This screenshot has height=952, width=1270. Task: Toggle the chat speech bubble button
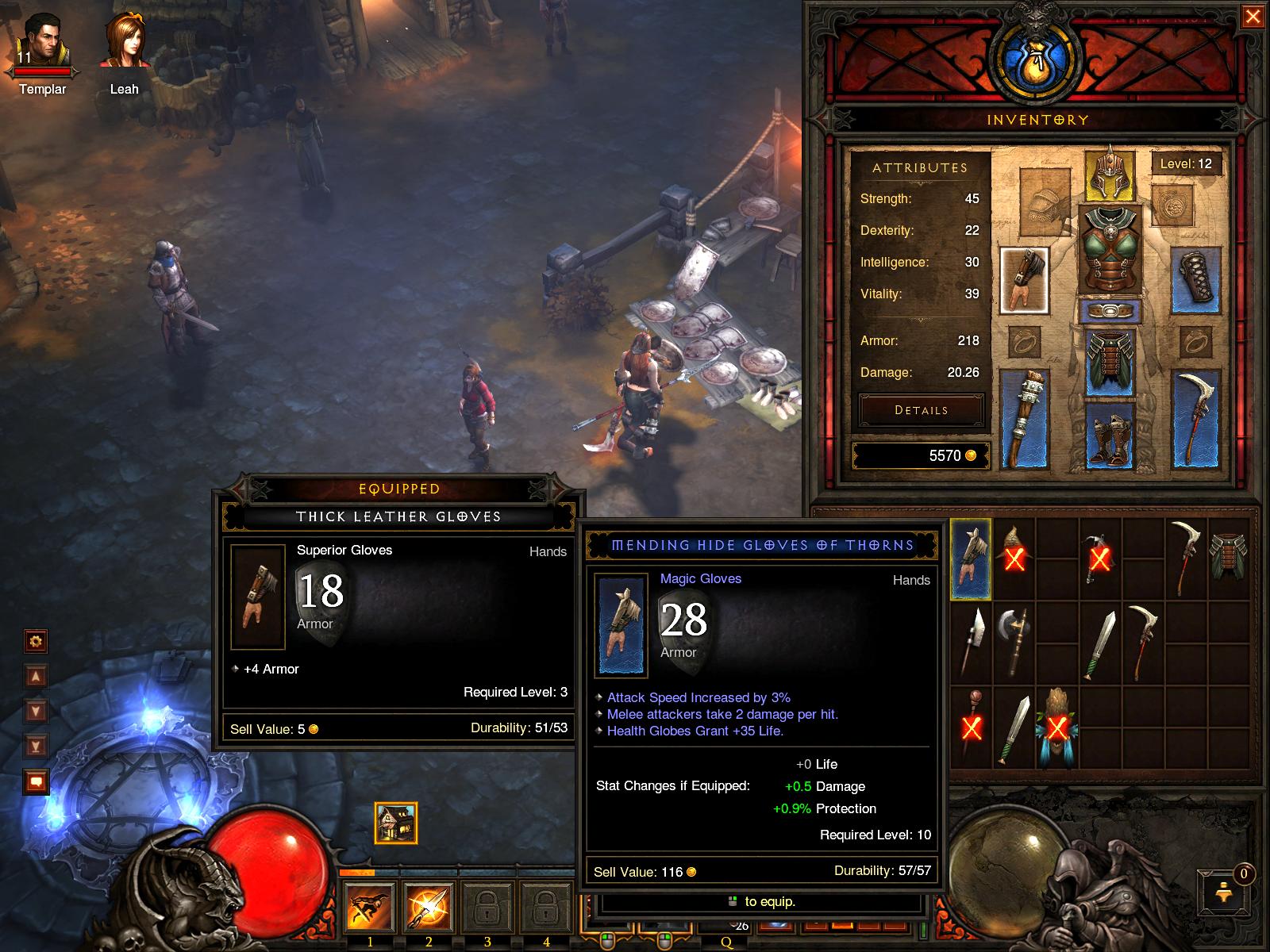click(x=36, y=782)
